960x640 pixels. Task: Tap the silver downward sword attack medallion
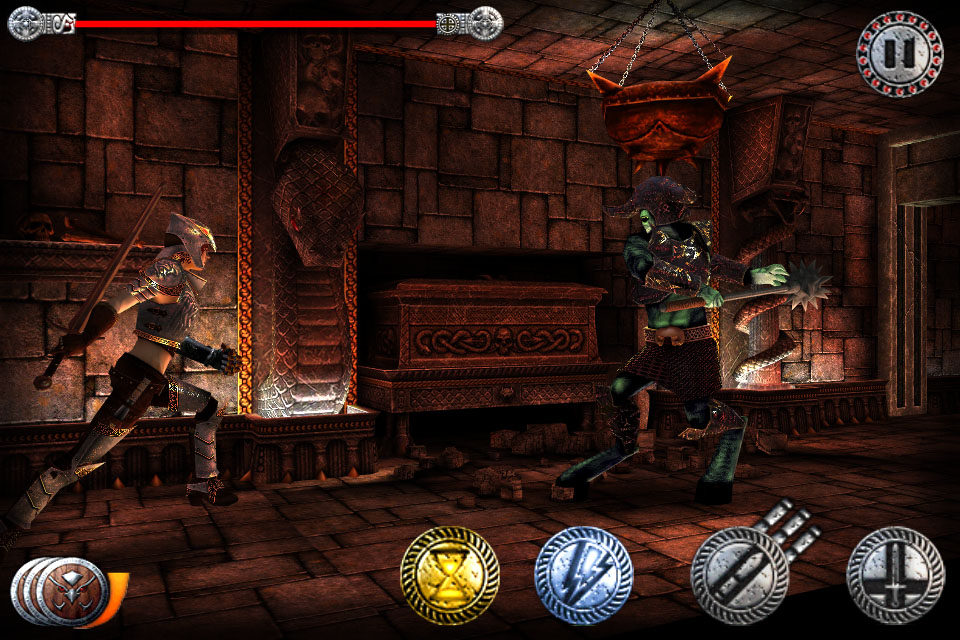895,575
